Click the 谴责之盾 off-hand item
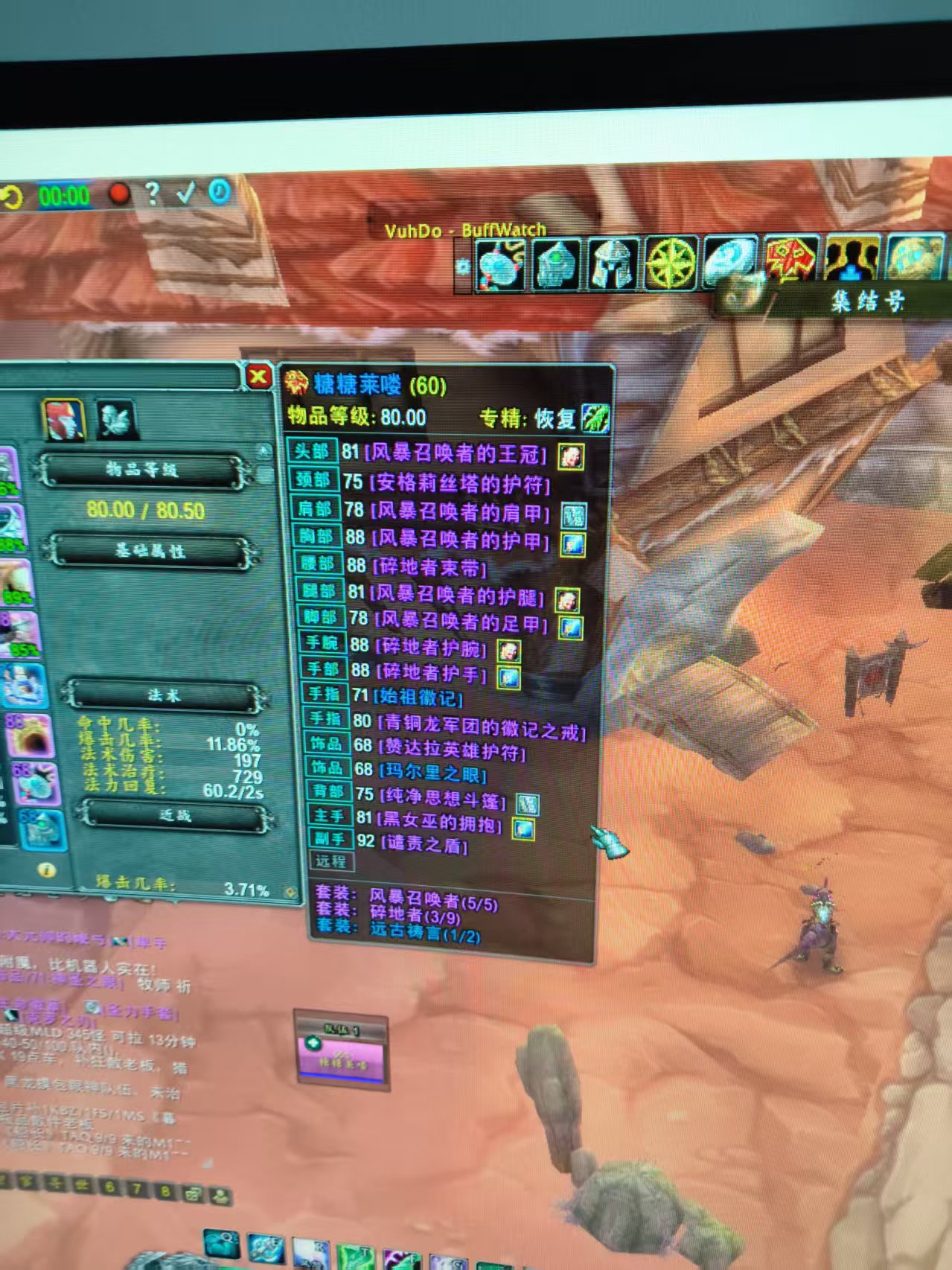Viewport: 952px width, 1270px height. tap(424, 845)
